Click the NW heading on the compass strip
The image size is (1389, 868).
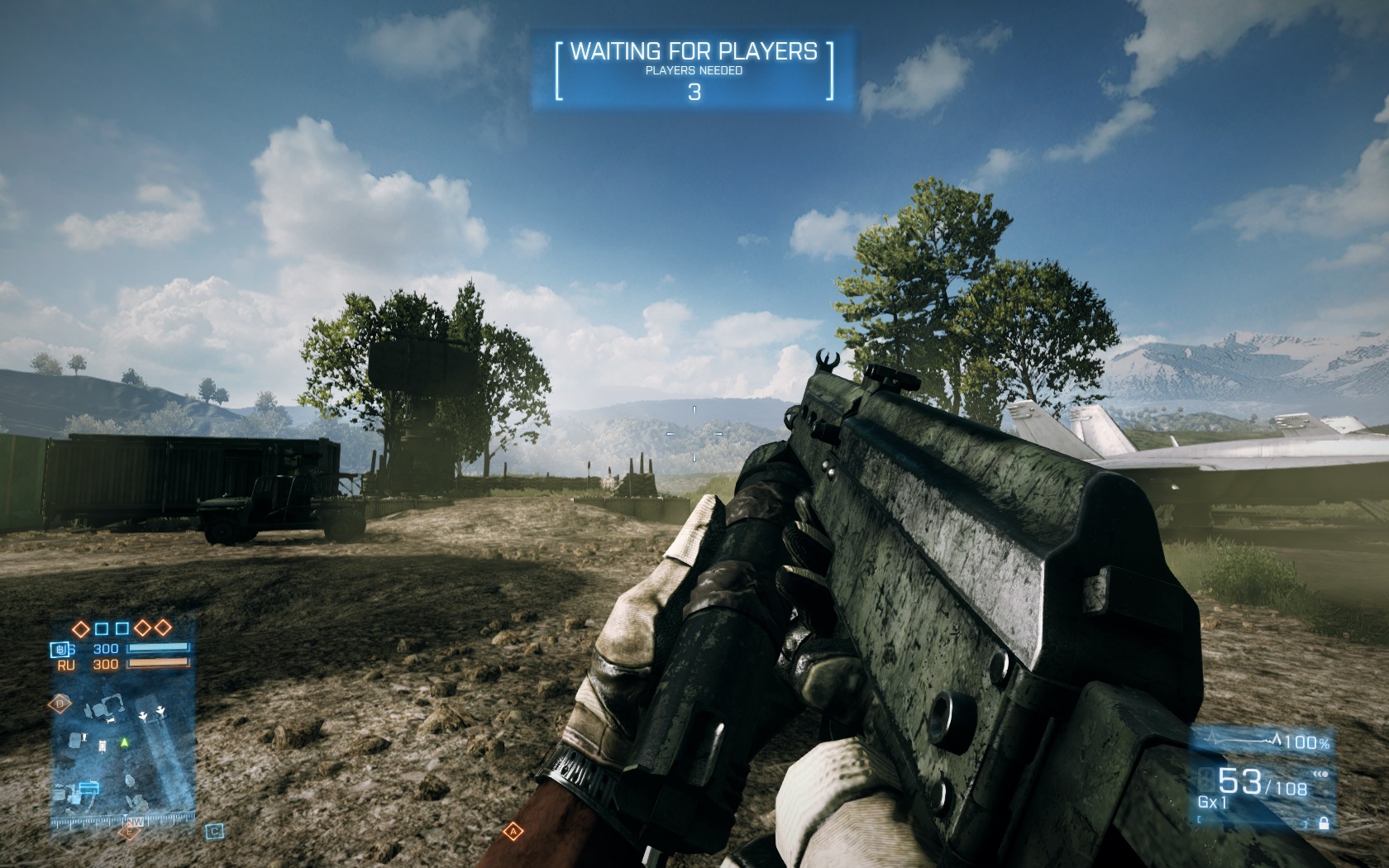pos(135,822)
